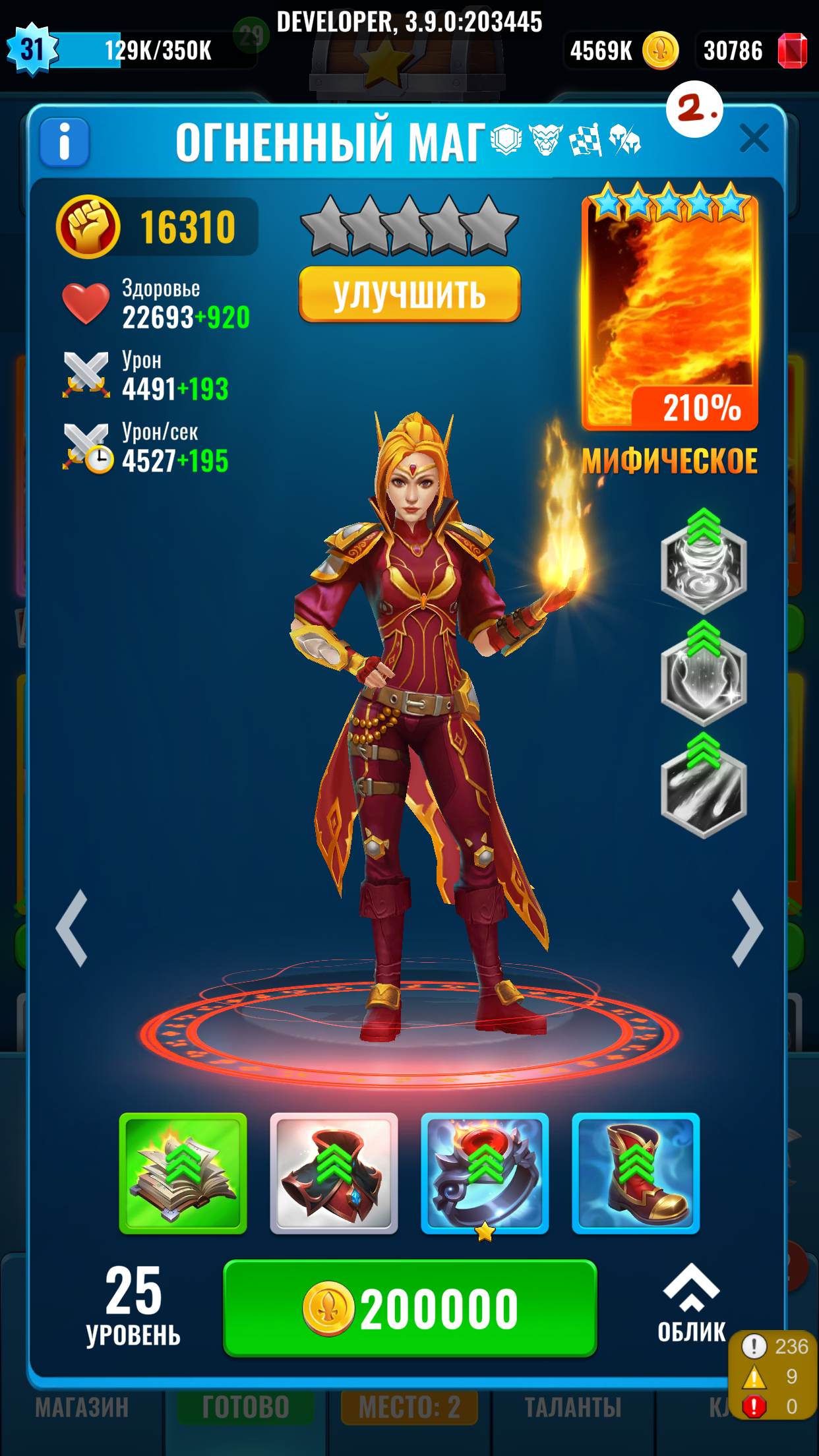
Task: Tap the red gem balance
Action: [x=752, y=51]
